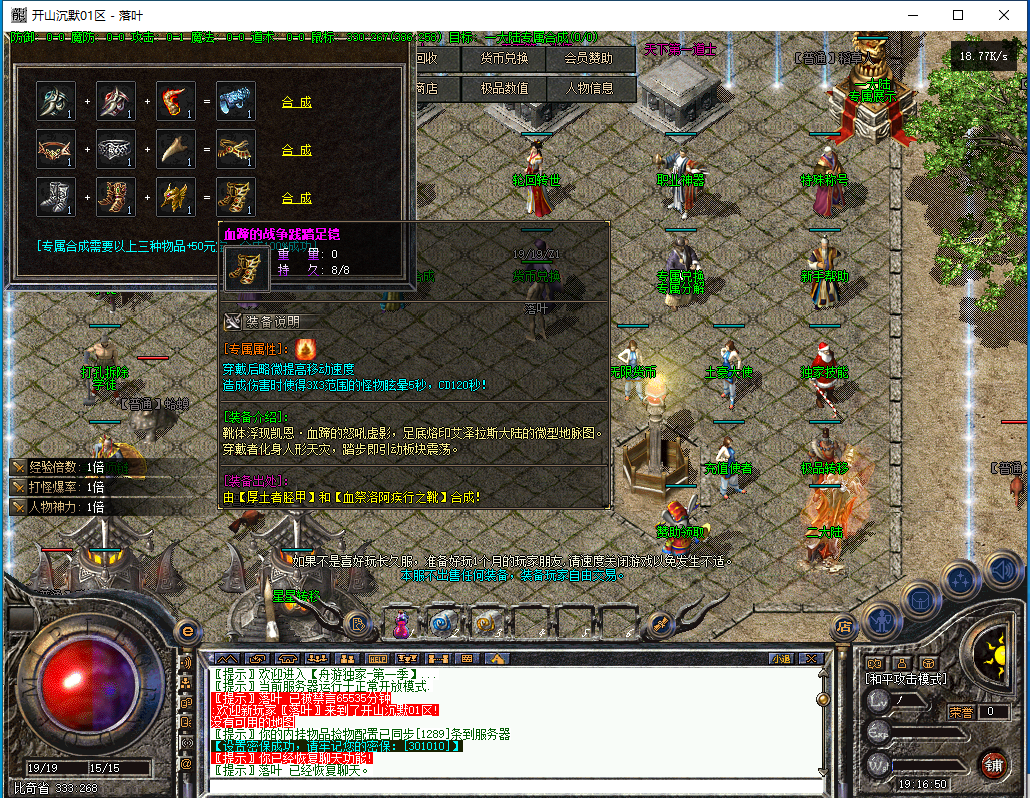Select the silver ring ingredient slot
Image resolution: width=1030 pixels, height=798 pixels.
coord(116,149)
